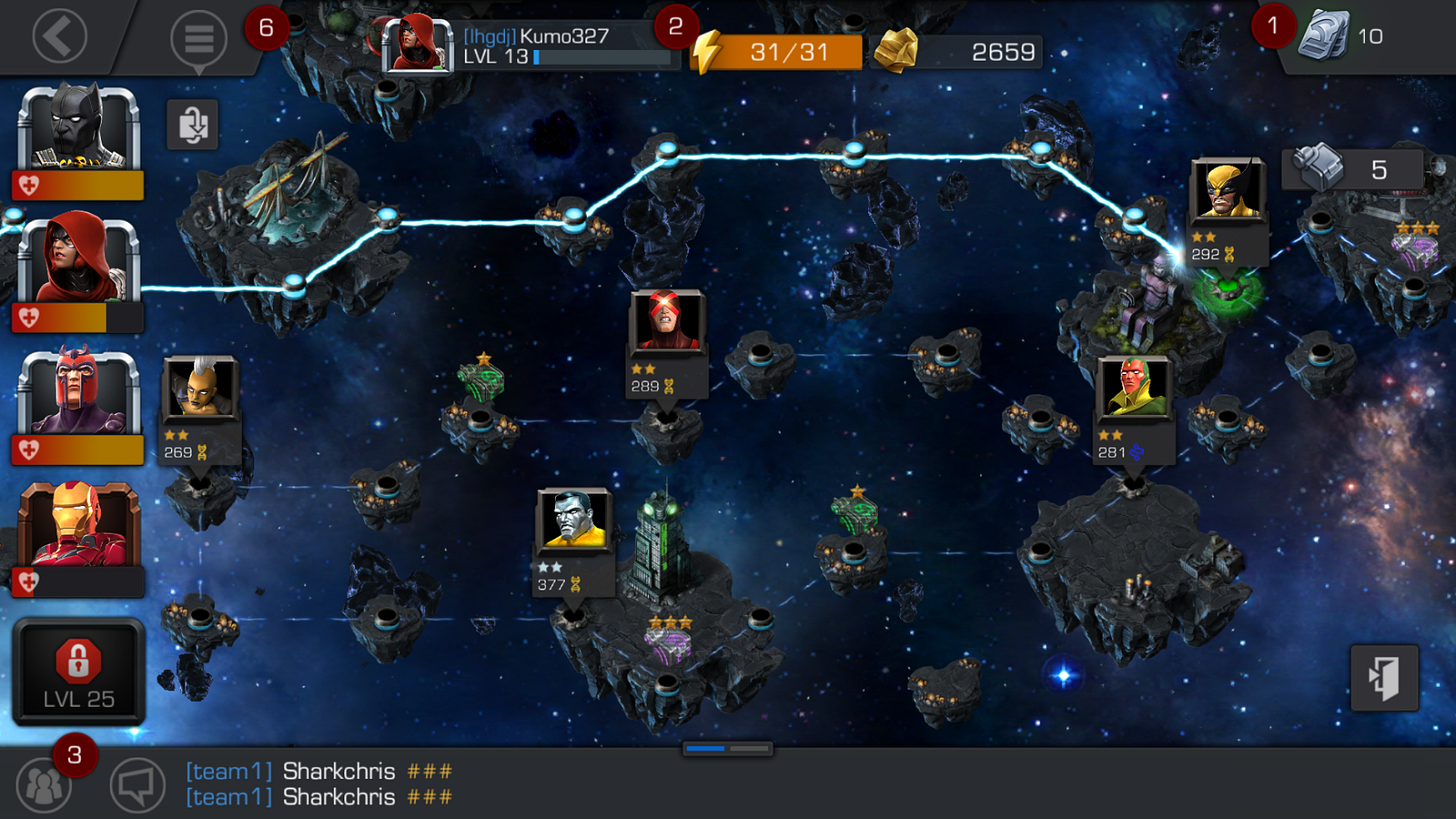Open the item use button below menu

click(x=193, y=124)
